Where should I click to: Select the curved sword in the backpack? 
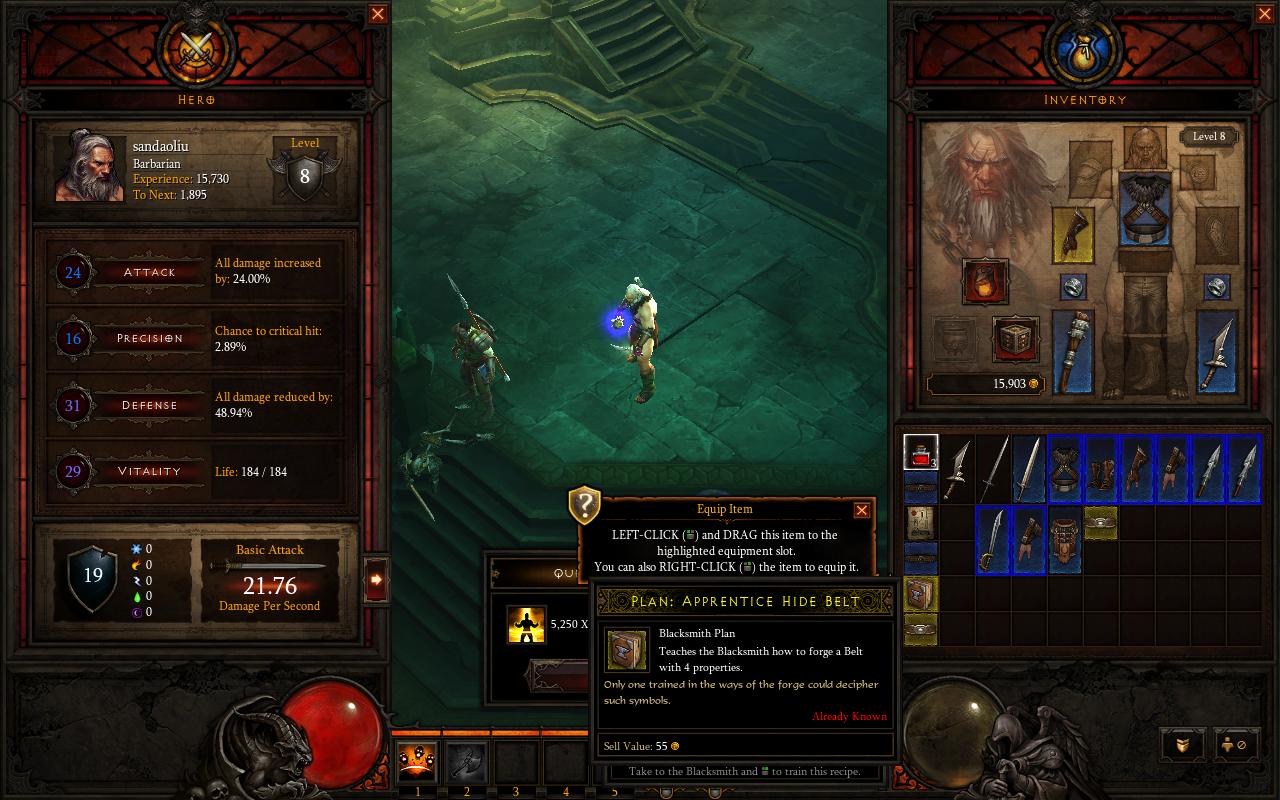coord(993,540)
